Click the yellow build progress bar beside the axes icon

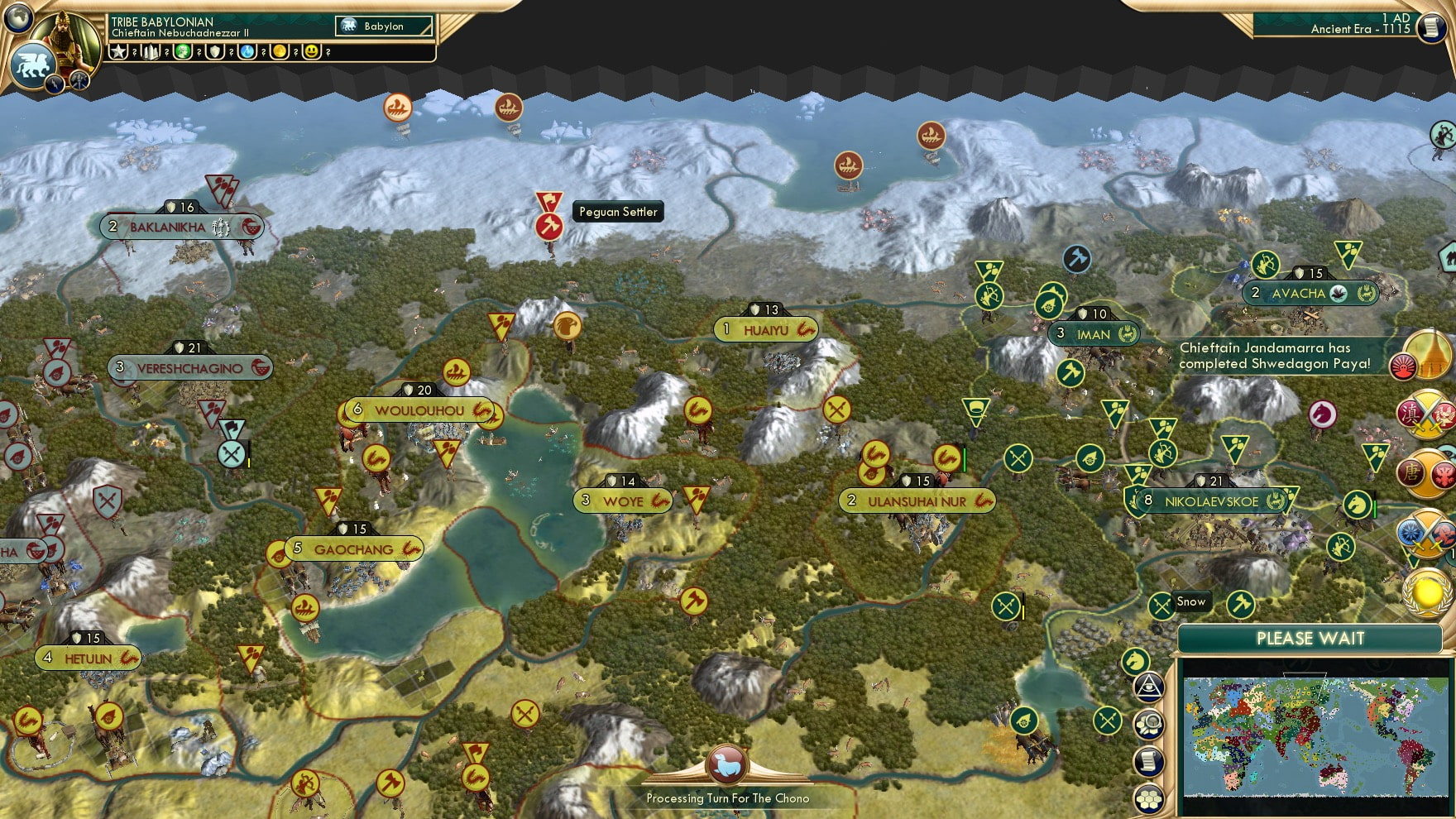pyautogui.click(x=1024, y=612)
